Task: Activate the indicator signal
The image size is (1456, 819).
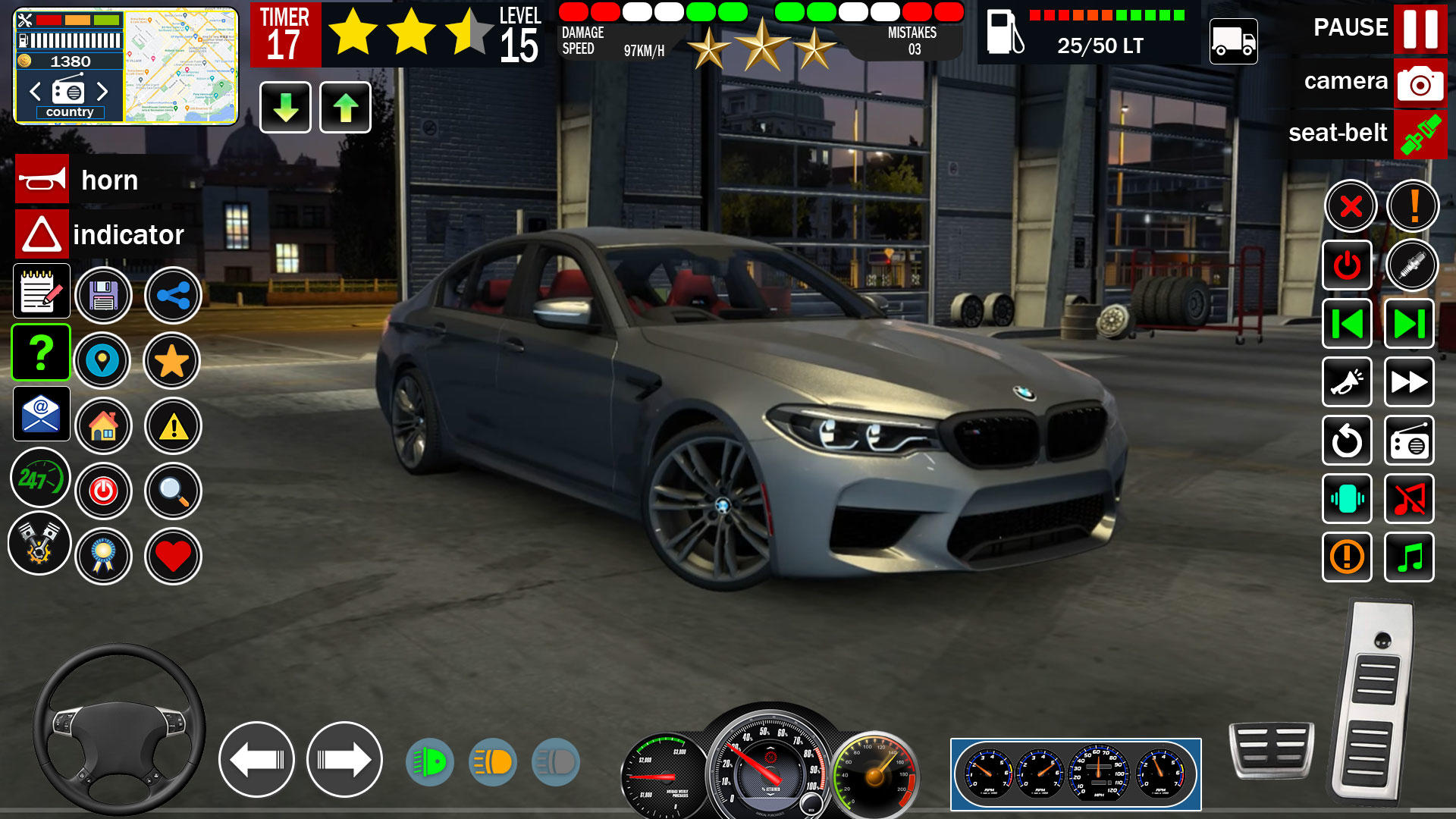Action: 42,234
